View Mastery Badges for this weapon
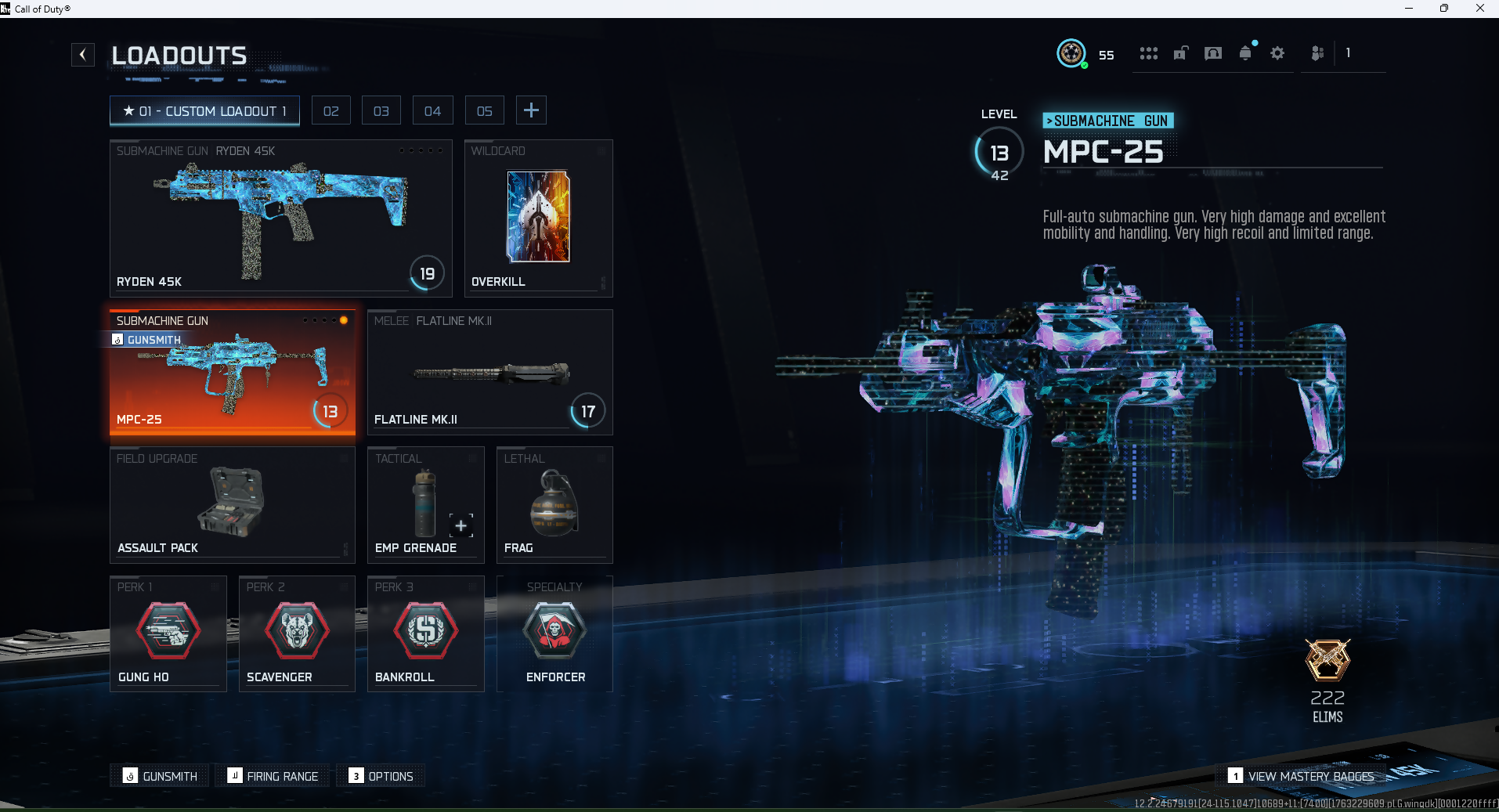This screenshot has height=812, width=1499. click(x=1301, y=776)
